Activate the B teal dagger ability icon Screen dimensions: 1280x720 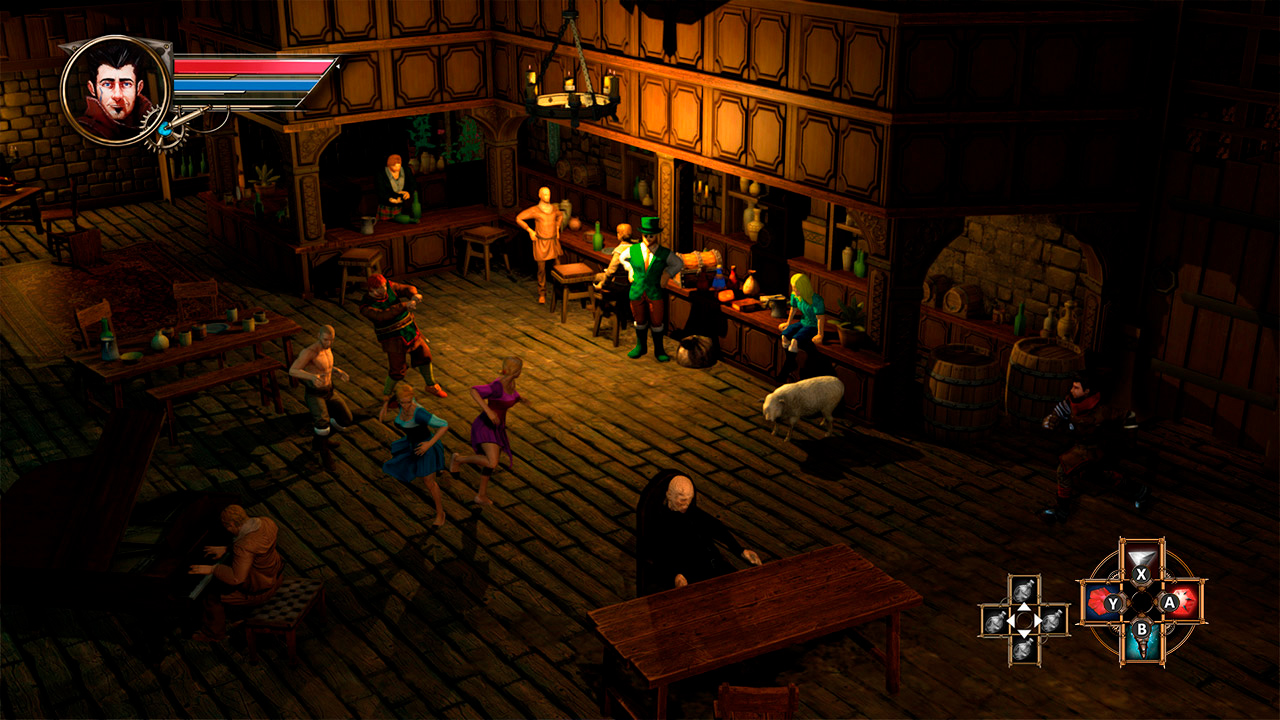coord(1142,648)
